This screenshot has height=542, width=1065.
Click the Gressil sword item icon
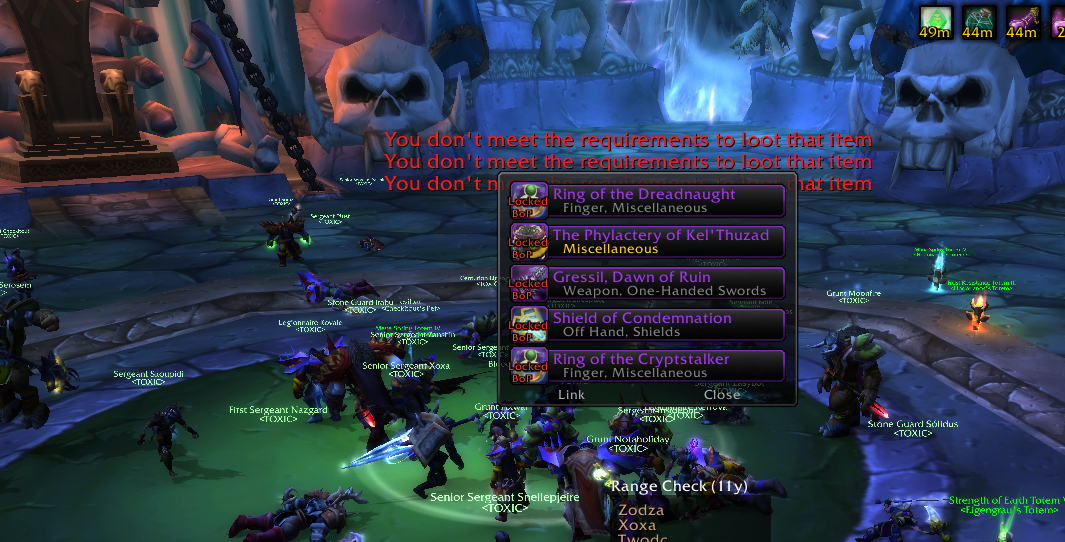pos(529,281)
